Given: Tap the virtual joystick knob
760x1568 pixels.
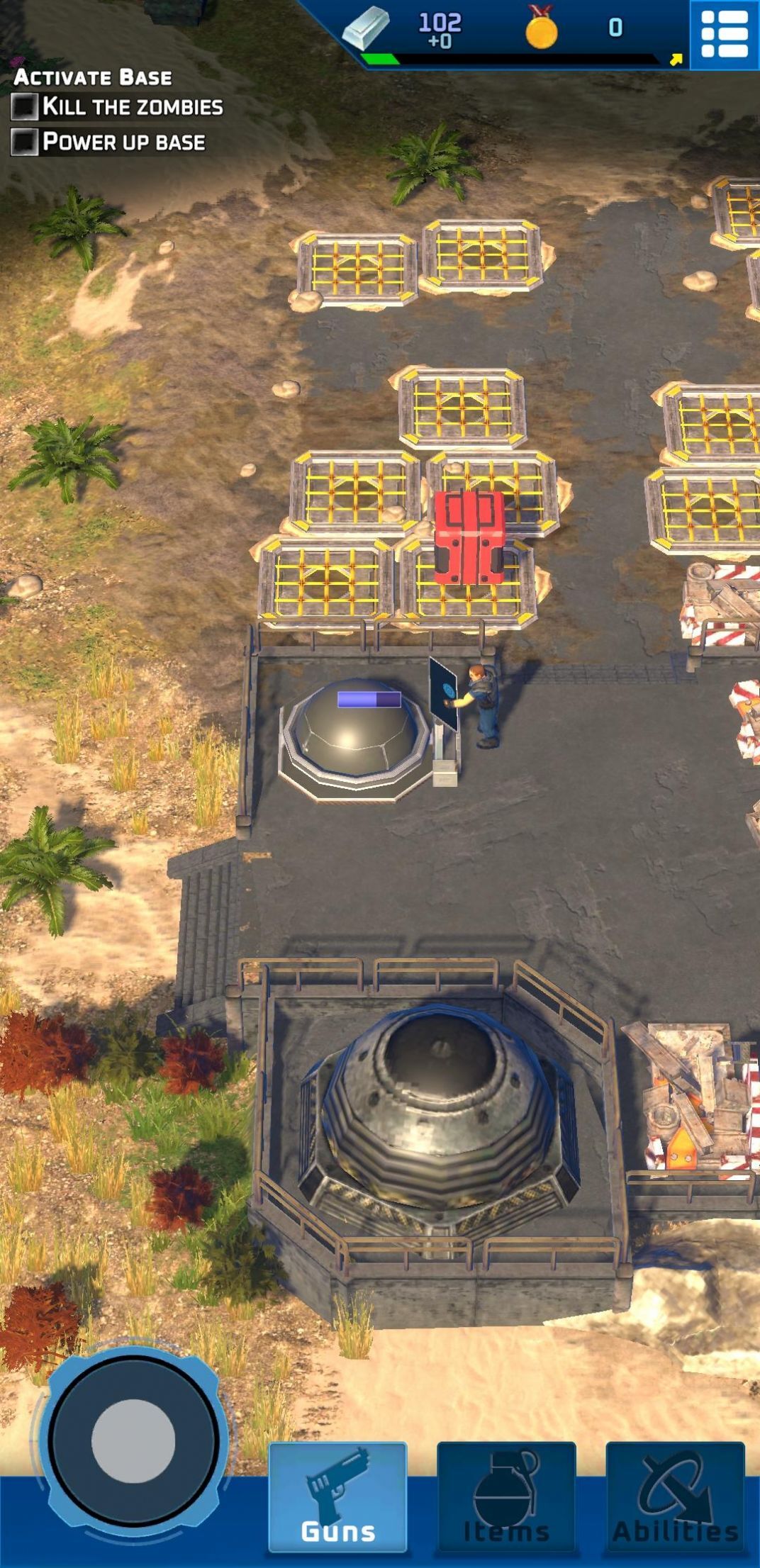Looking at the screenshot, I should (133, 1442).
